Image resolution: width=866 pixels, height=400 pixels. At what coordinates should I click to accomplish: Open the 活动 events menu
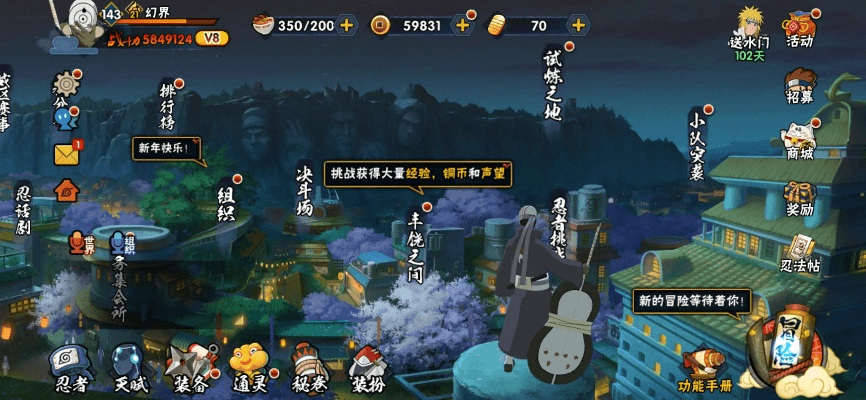pyautogui.click(x=800, y=28)
